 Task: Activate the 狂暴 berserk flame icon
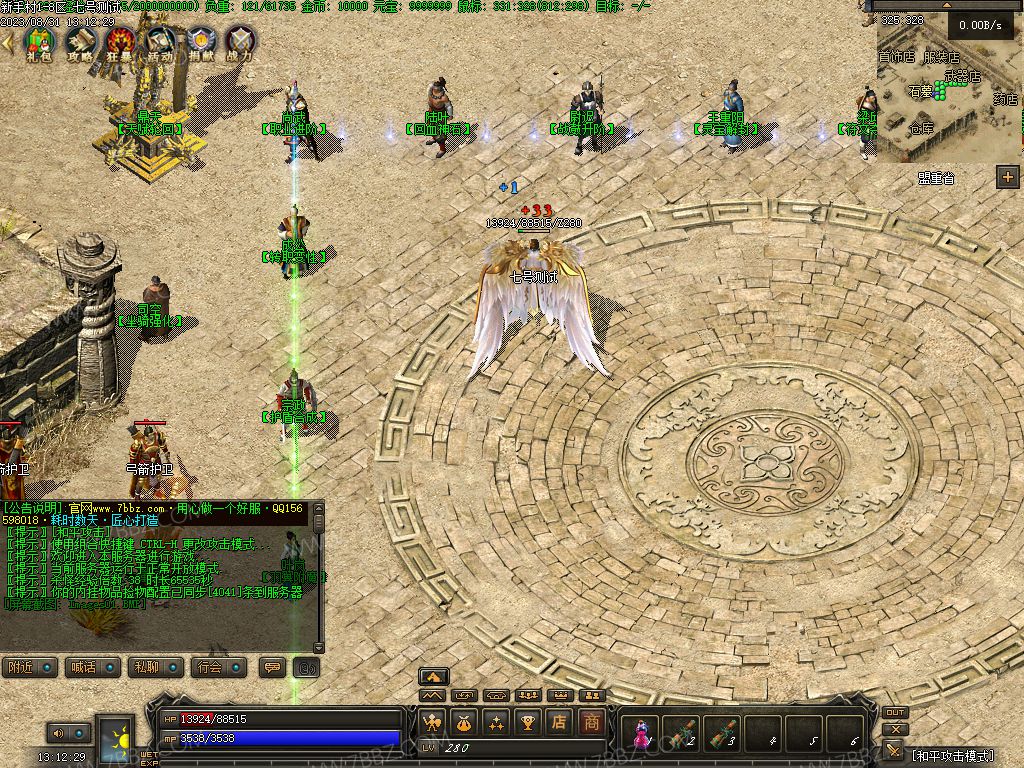click(x=120, y=43)
